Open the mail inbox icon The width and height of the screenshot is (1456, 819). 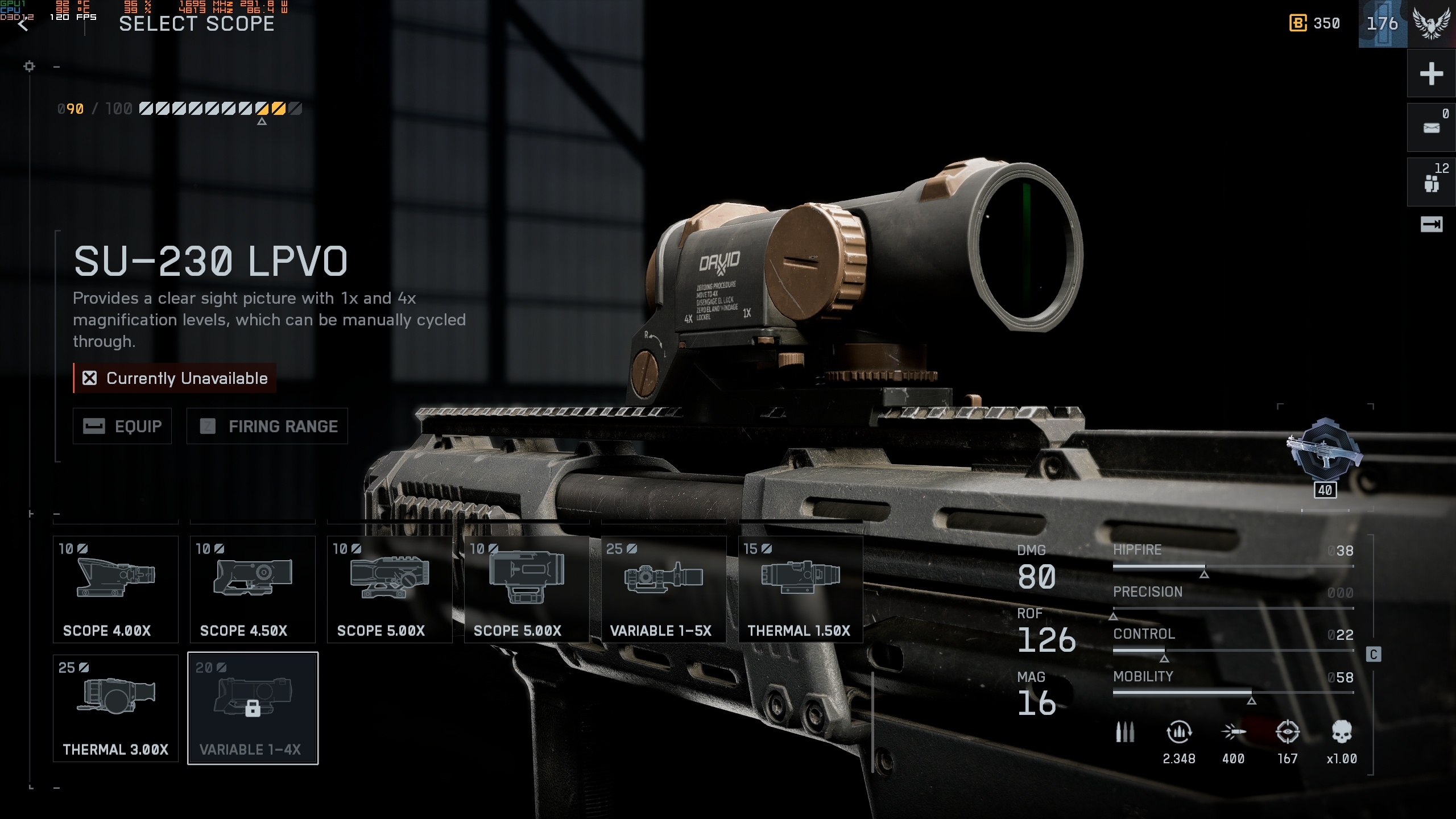[1431, 128]
